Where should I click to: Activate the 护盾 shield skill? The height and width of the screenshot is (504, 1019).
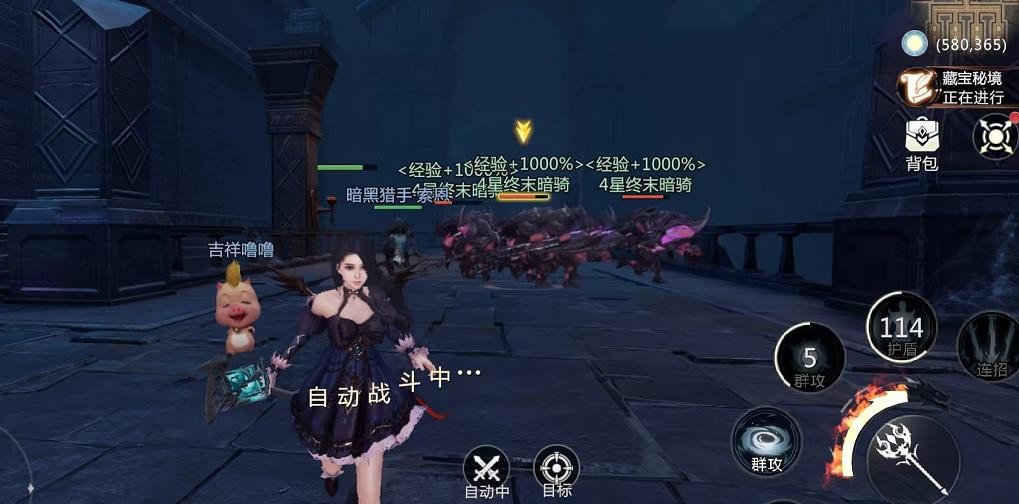(901, 328)
